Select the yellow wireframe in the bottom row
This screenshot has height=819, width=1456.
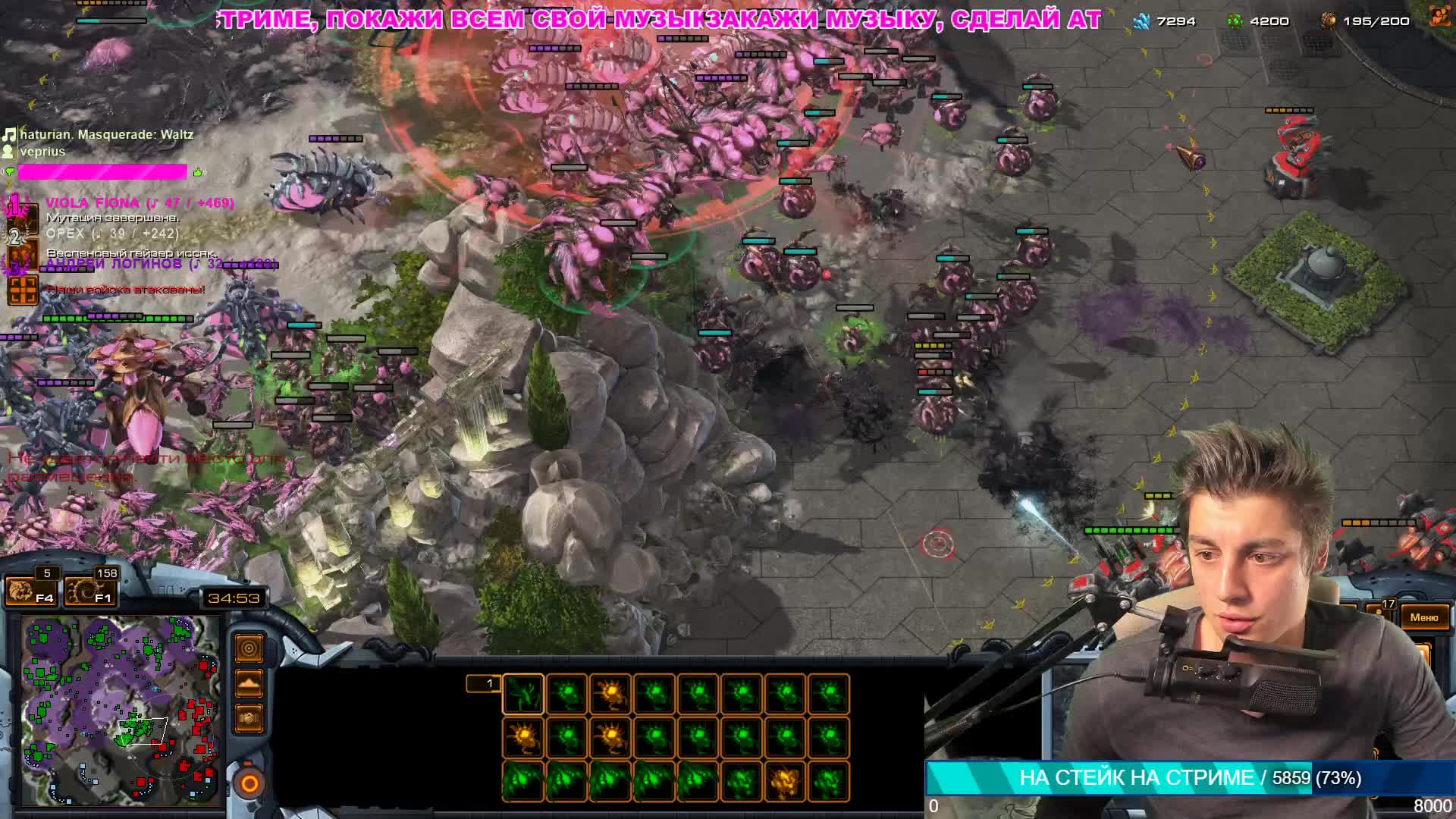pos(785,780)
